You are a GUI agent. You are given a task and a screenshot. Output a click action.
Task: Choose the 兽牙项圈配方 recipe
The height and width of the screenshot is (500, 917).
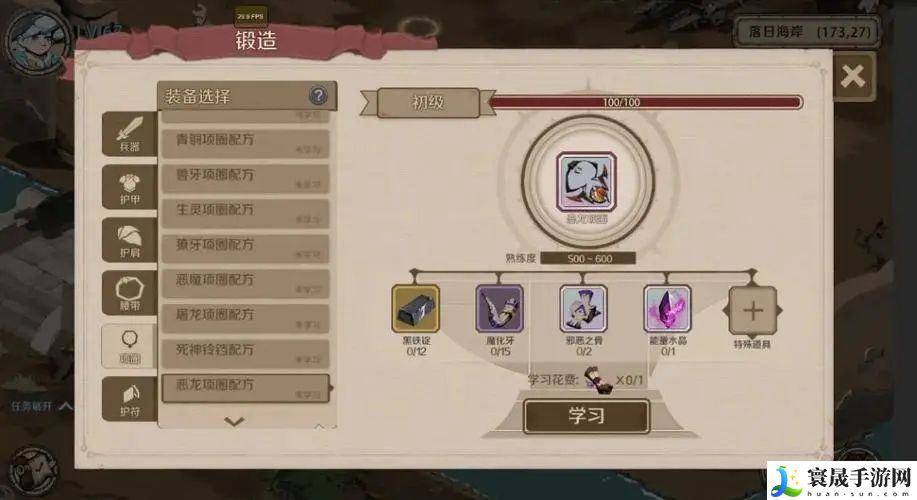[x=245, y=178]
